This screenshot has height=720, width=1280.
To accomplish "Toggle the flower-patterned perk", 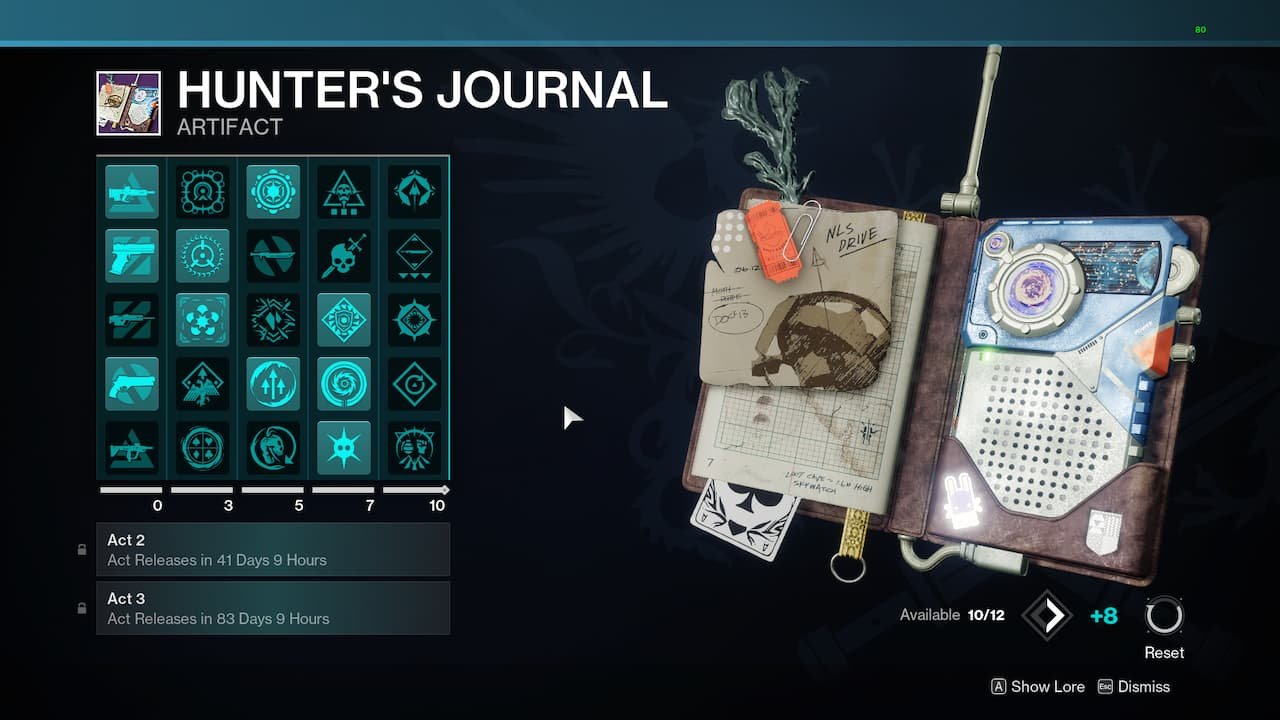I will [202, 319].
